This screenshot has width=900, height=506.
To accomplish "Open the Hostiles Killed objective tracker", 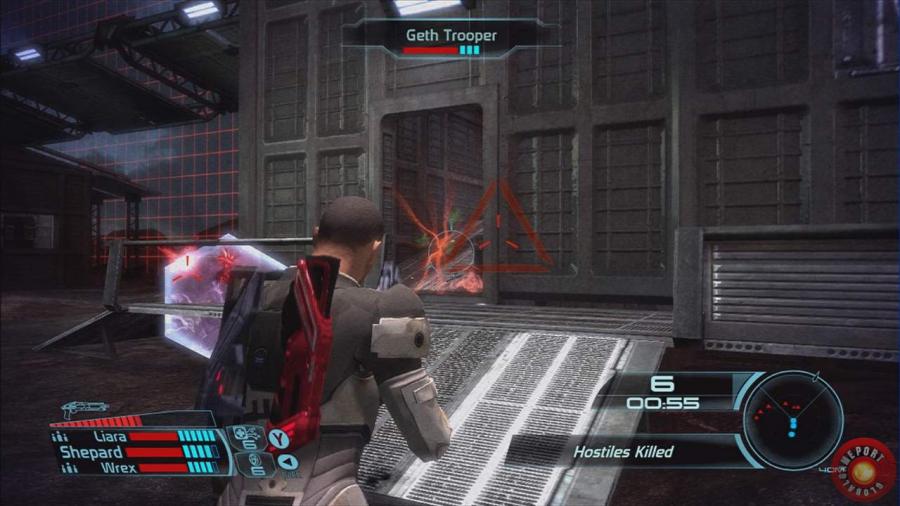I will pyautogui.click(x=622, y=451).
